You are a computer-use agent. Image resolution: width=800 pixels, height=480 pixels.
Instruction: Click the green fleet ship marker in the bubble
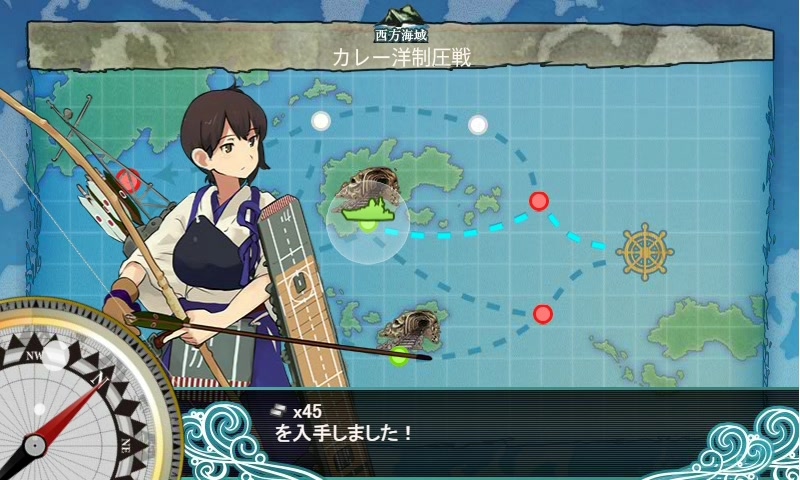pos(368,212)
